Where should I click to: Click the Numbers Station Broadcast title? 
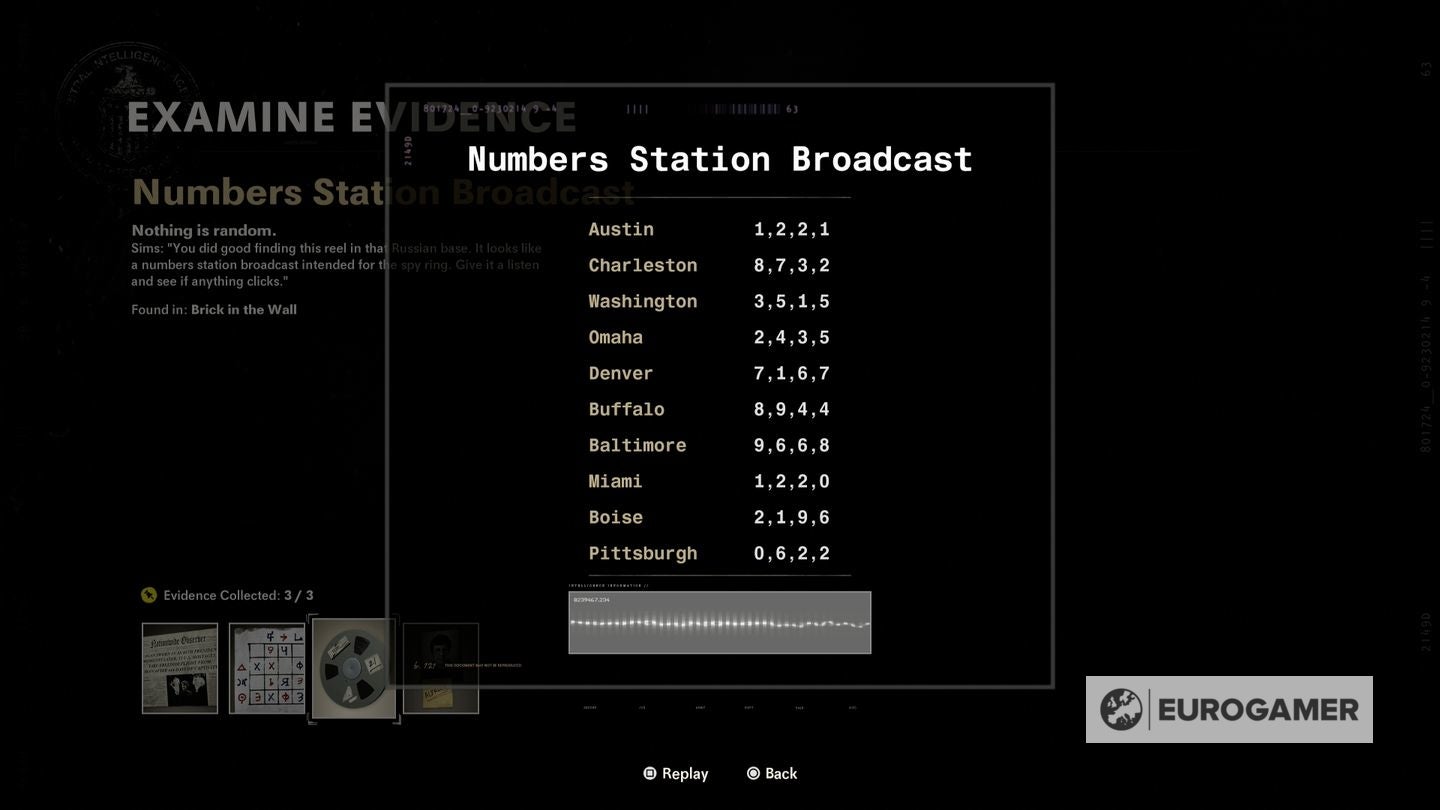719,158
